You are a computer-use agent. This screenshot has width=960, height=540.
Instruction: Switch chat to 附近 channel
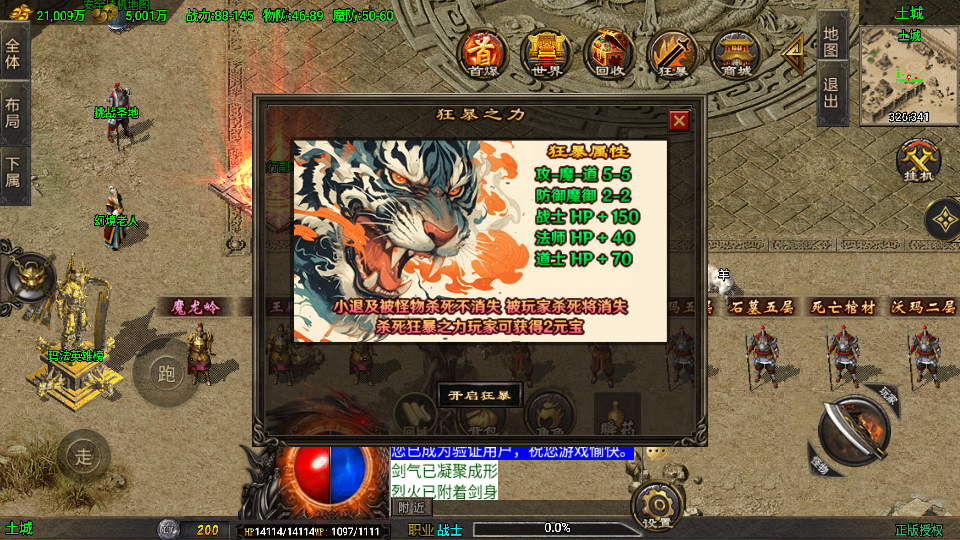click(411, 507)
